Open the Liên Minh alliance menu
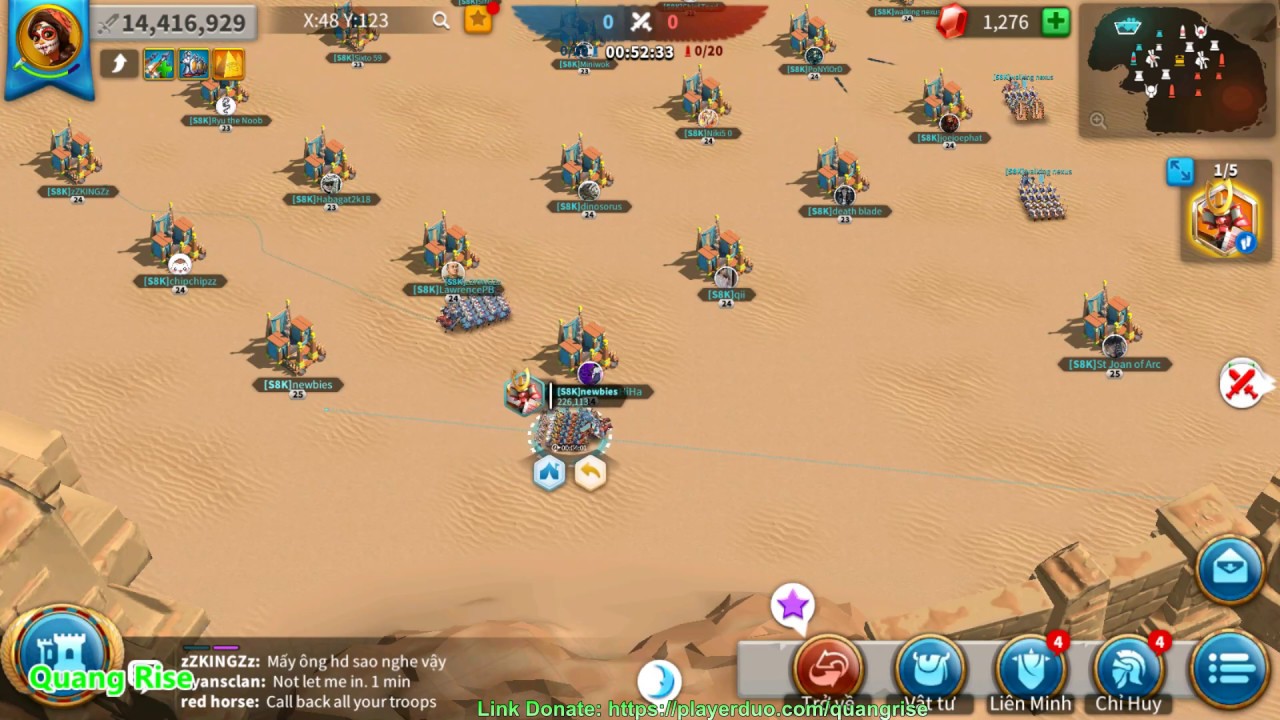Image resolution: width=1280 pixels, height=720 pixels. pyautogui.click(x=1030, y=668)
